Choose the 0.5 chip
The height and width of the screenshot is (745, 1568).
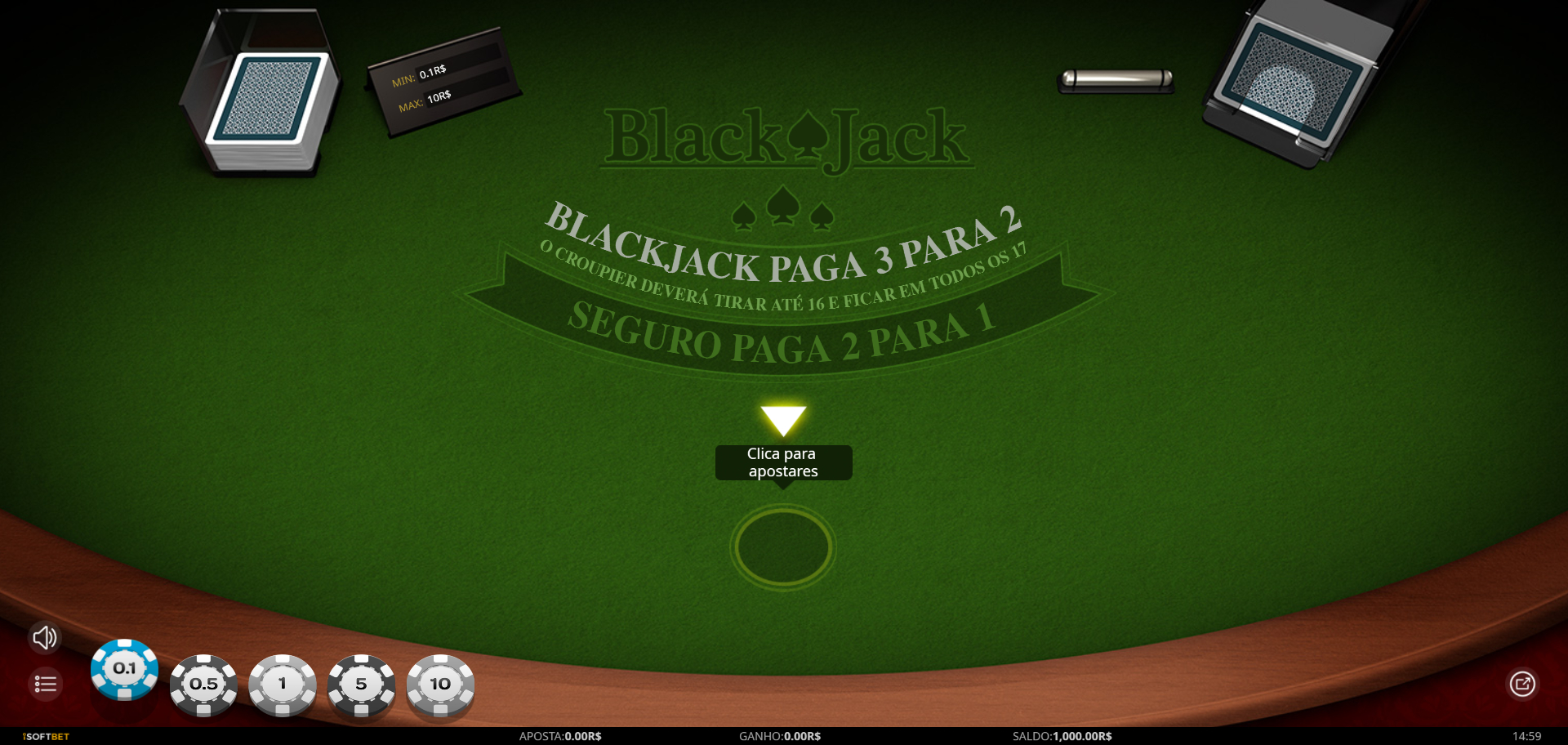click(x=204, y=685)
